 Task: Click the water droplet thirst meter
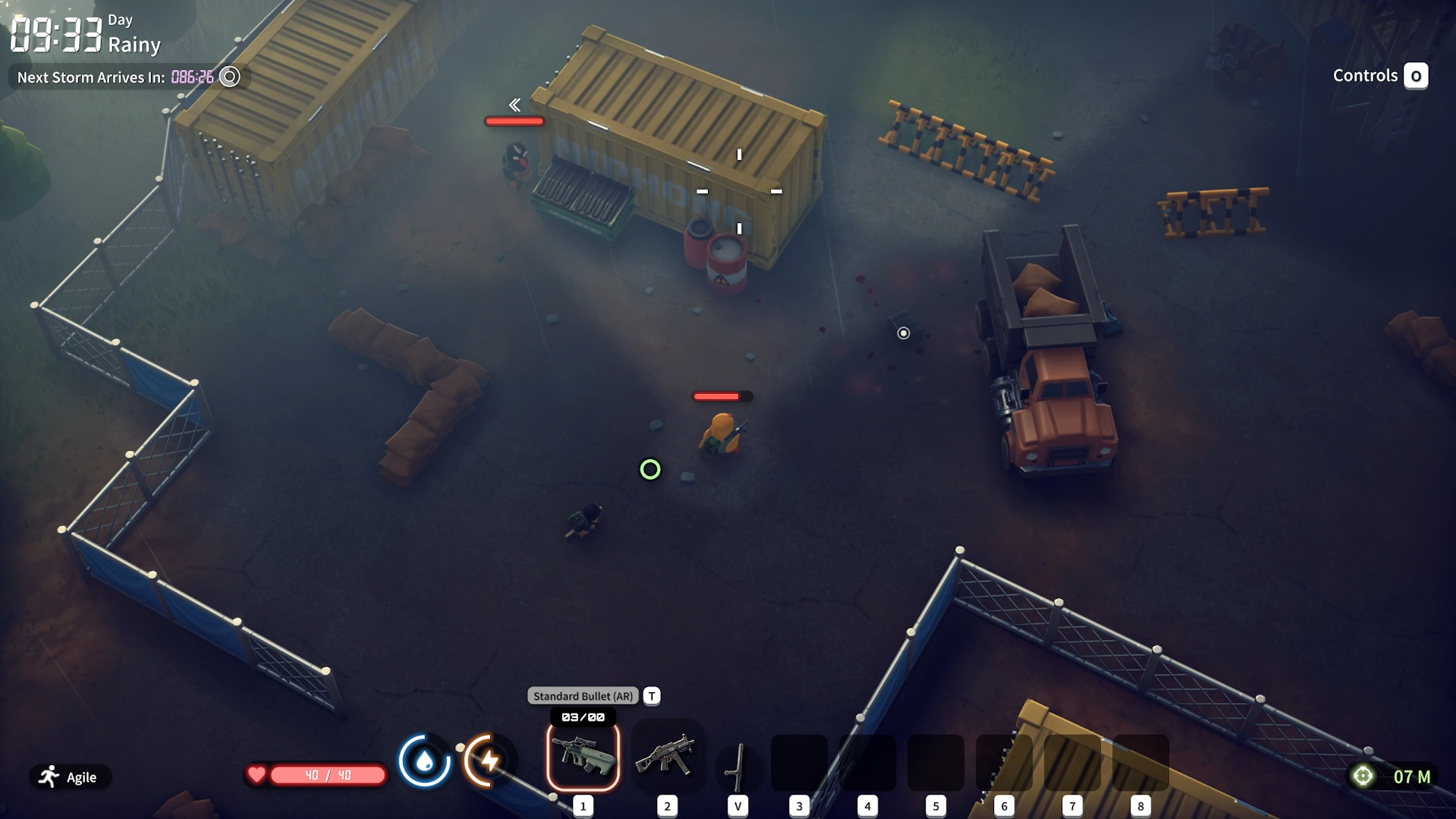coord(425,761)
